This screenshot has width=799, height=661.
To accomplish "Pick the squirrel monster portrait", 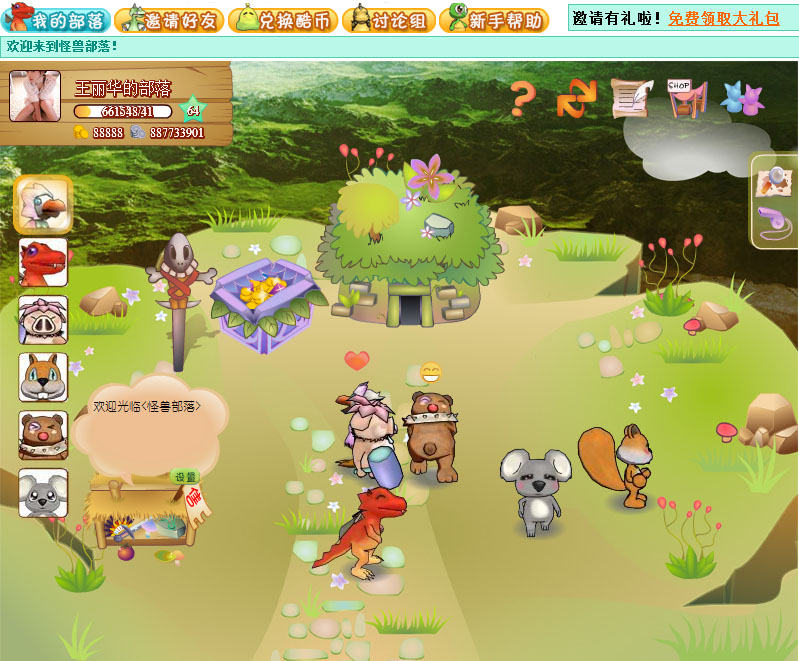I will [43, 377].
